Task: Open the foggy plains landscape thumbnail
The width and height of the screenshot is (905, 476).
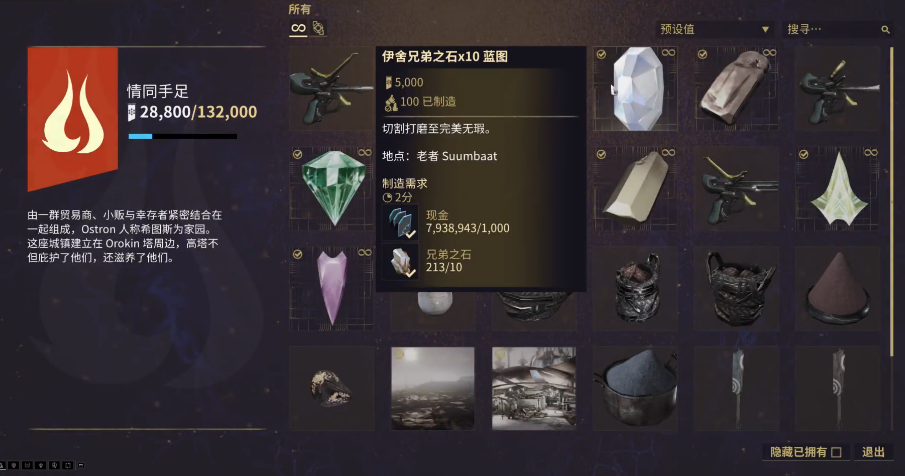Action: (x=432, y=387)
